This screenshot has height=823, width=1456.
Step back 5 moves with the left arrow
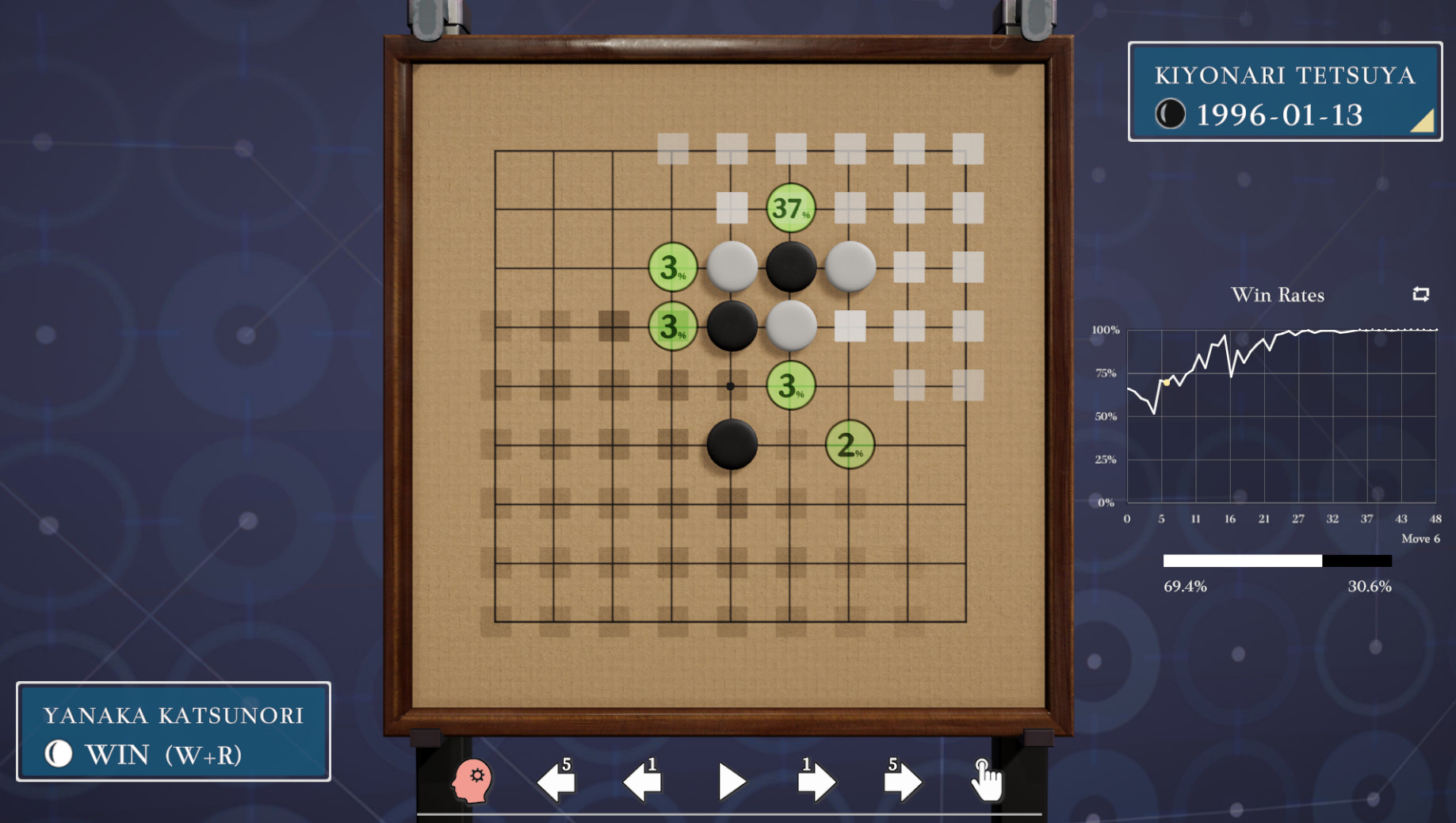pyautogui.click(x=559, y=781)
